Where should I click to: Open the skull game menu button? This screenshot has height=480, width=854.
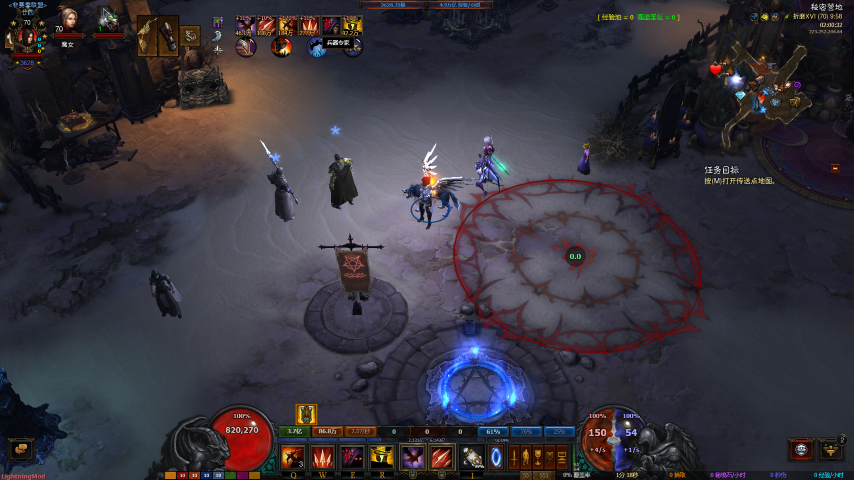click(800, 449)
